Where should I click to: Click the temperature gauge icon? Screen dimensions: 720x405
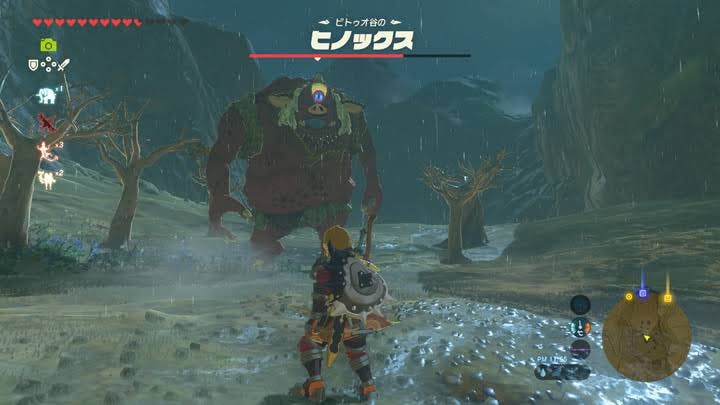580,326
